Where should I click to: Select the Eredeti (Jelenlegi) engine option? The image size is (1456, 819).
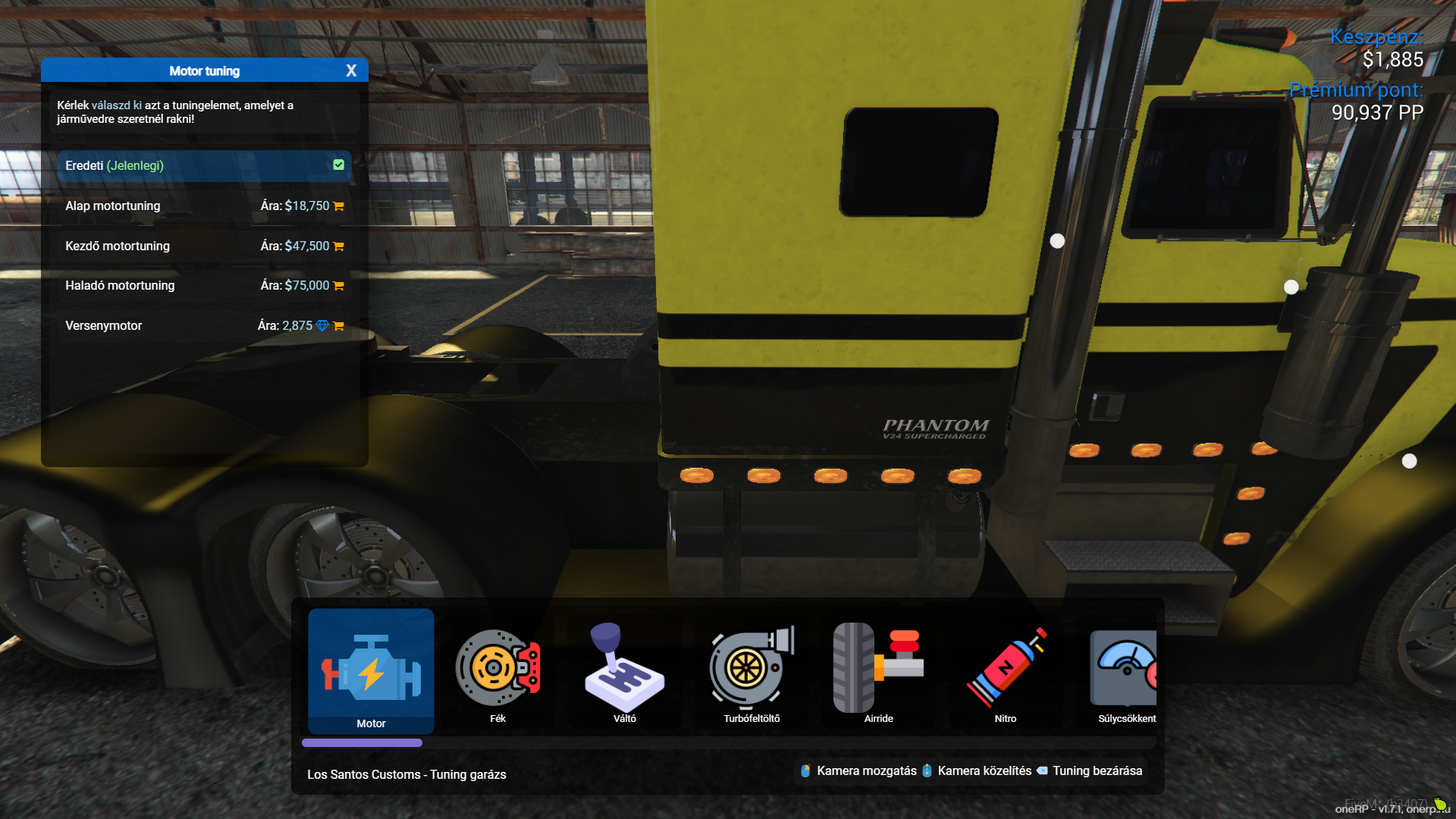pyautogui.click(x=204, y=165)
